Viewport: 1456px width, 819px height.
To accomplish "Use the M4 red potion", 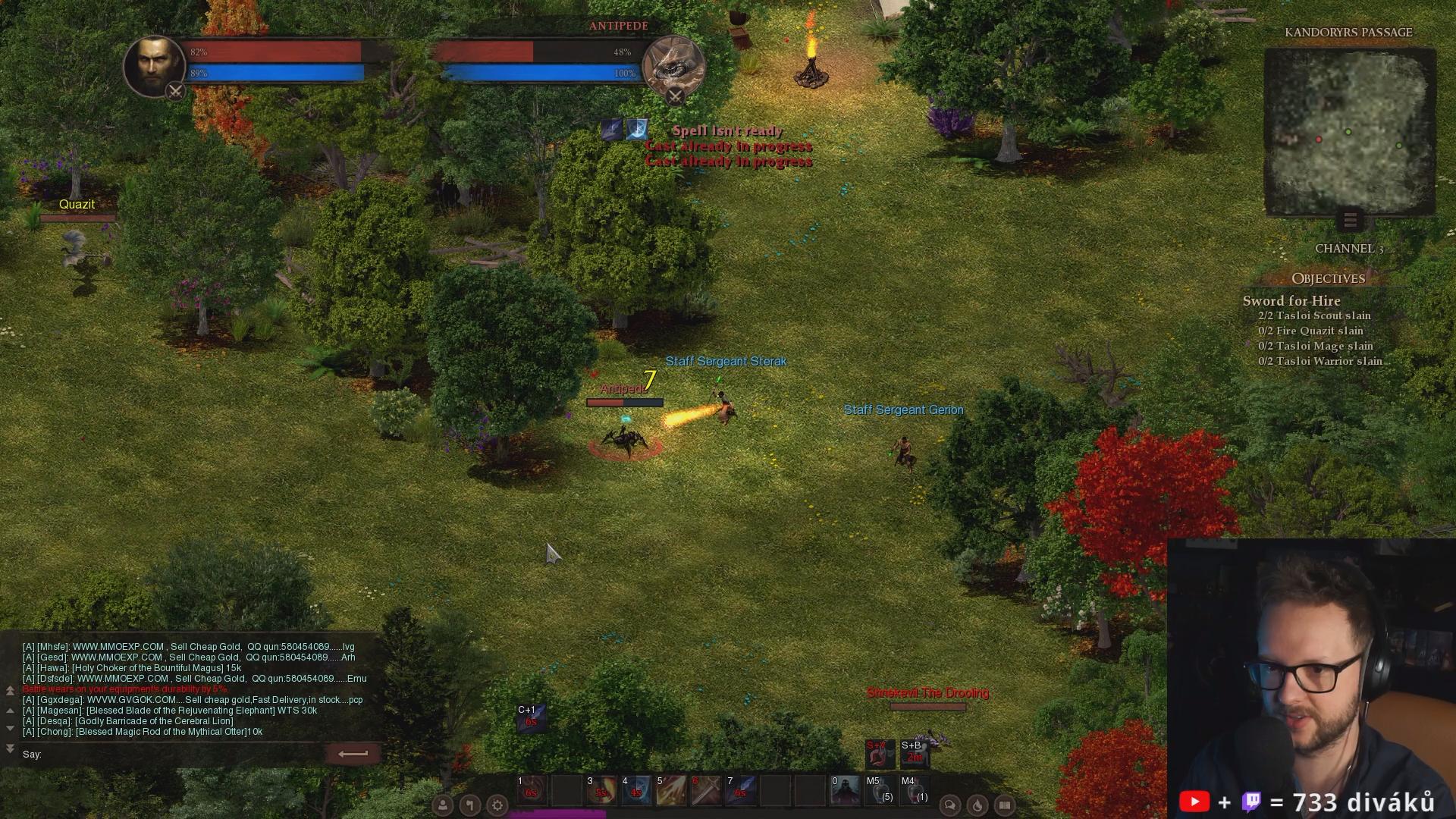I will [915, 790].
